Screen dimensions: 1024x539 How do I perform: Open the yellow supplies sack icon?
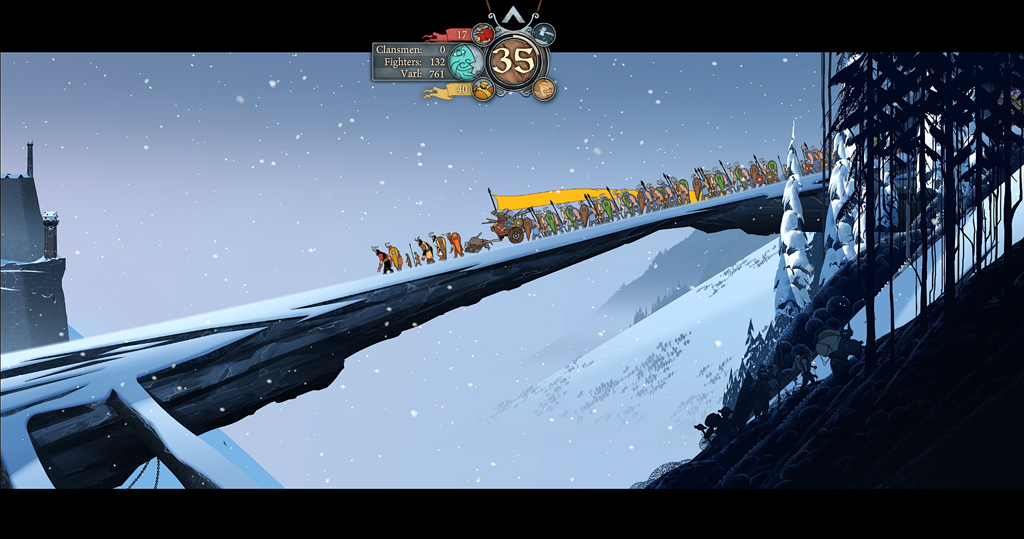pos(483,90)
